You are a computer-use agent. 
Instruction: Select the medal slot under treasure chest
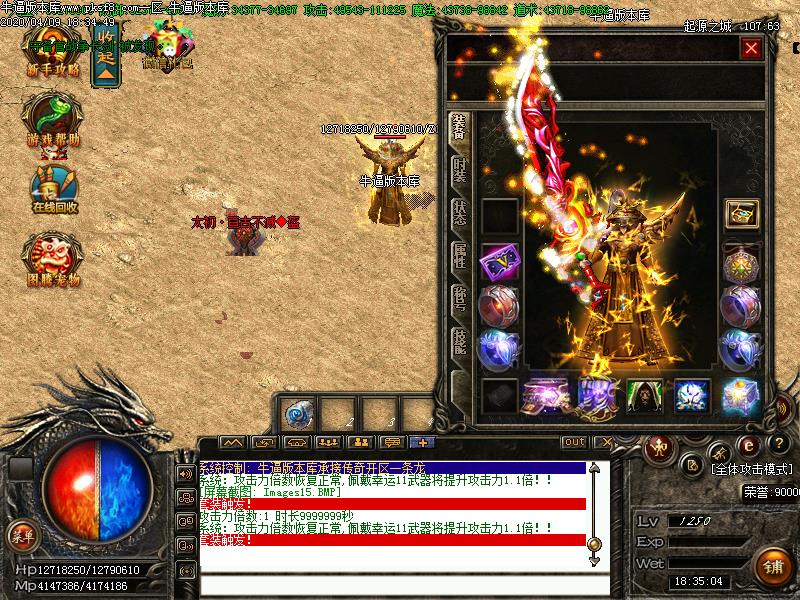pos(741,262)
